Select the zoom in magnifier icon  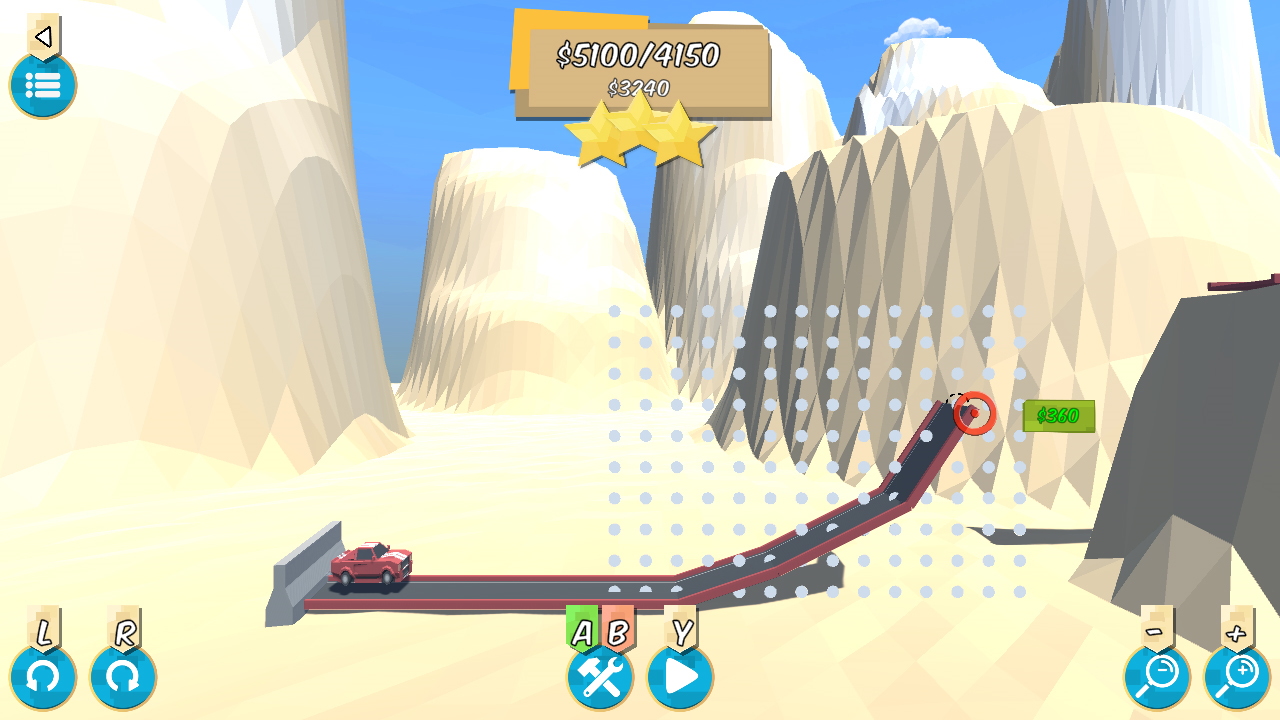[1237, 677]
